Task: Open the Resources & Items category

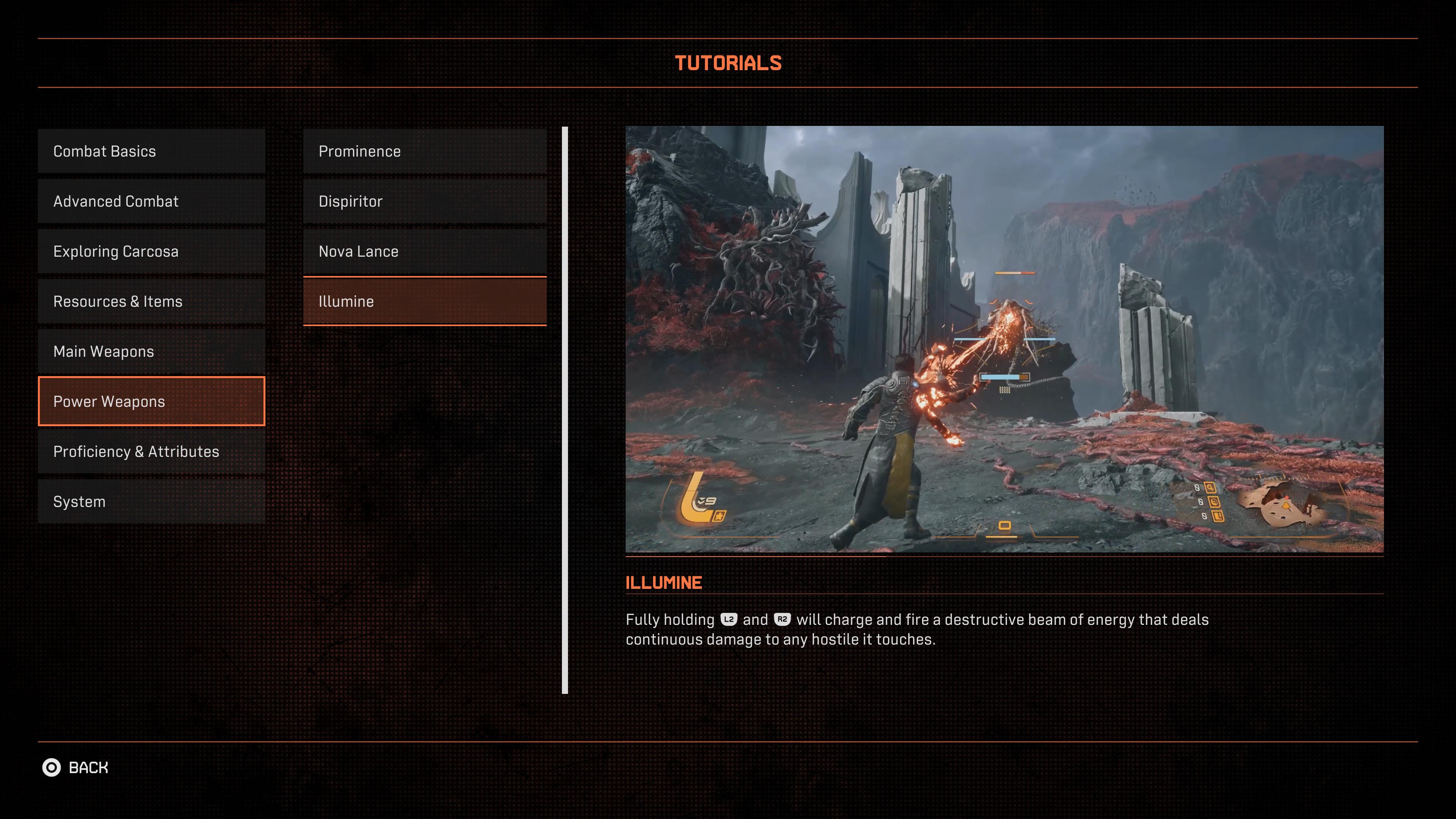Action: point(151,301)
